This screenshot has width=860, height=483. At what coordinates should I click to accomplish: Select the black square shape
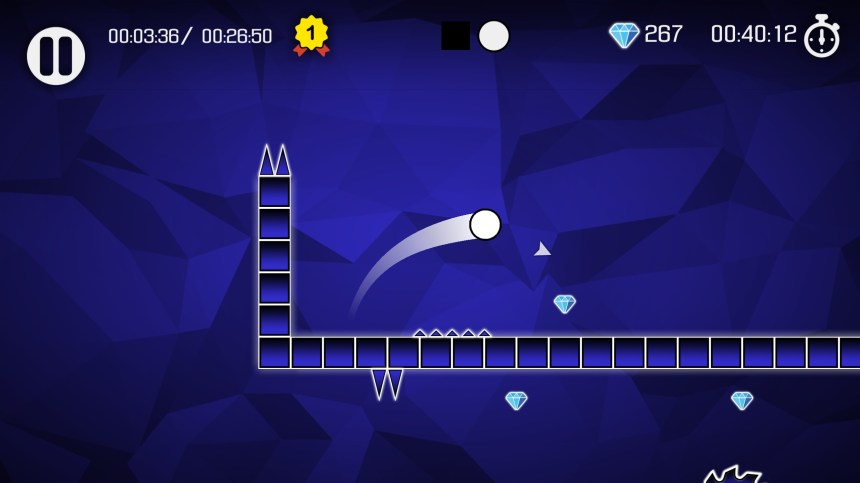coord(456,36)
